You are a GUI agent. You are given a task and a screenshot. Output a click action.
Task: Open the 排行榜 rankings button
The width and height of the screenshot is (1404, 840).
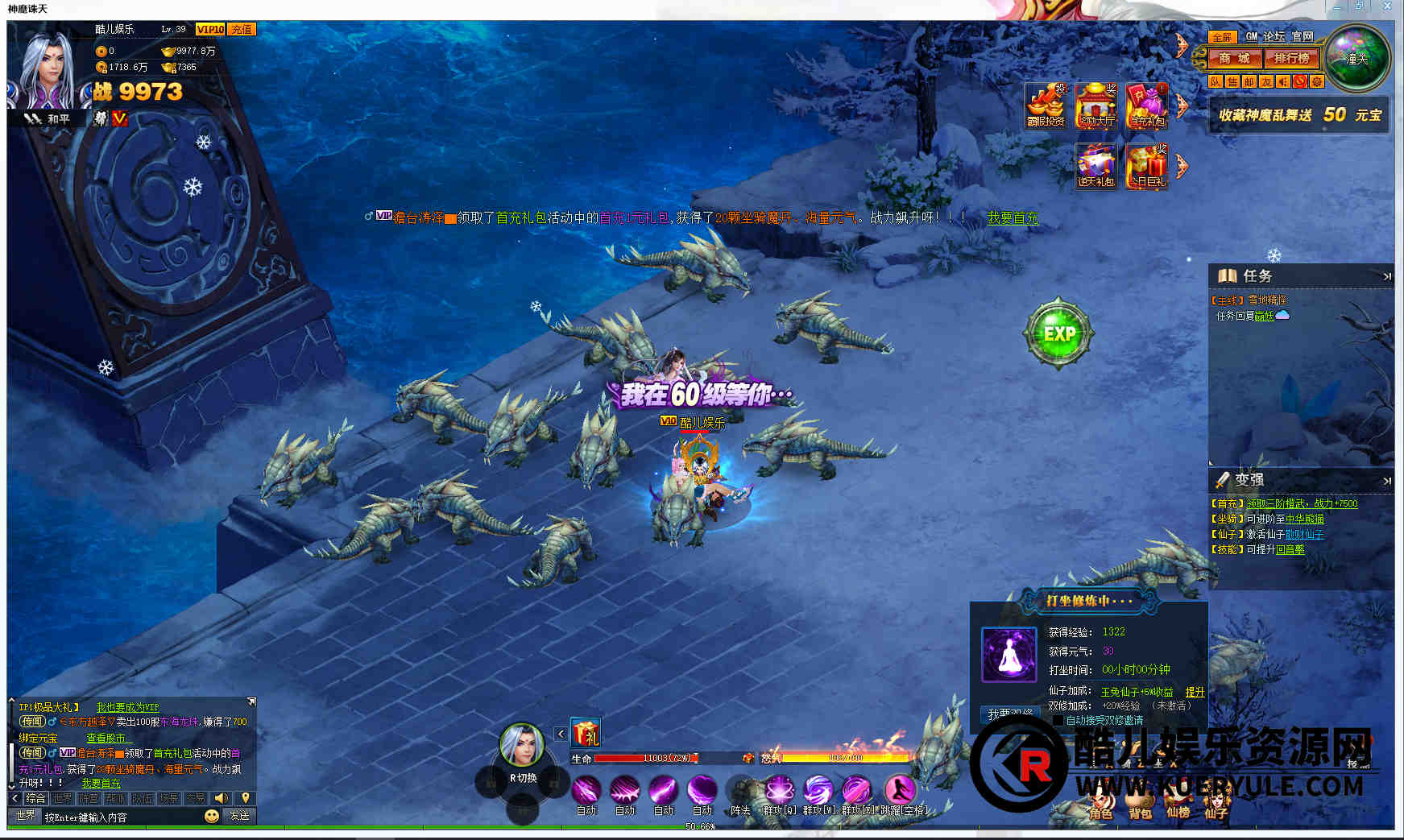pos(1291,58)
